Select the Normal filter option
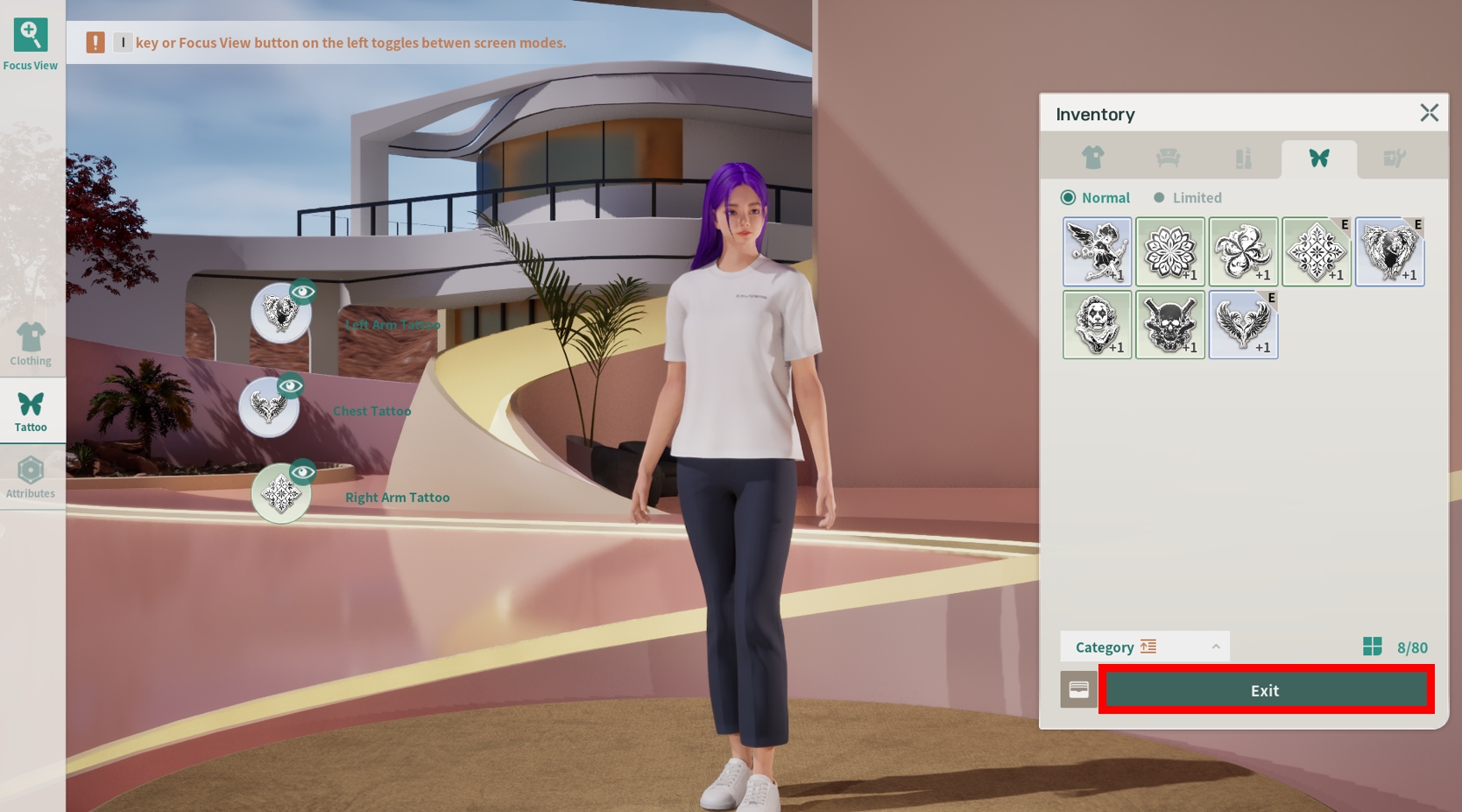Image resolution: width=1462 pixels, height=812 pixels. tap(1095, 198)
